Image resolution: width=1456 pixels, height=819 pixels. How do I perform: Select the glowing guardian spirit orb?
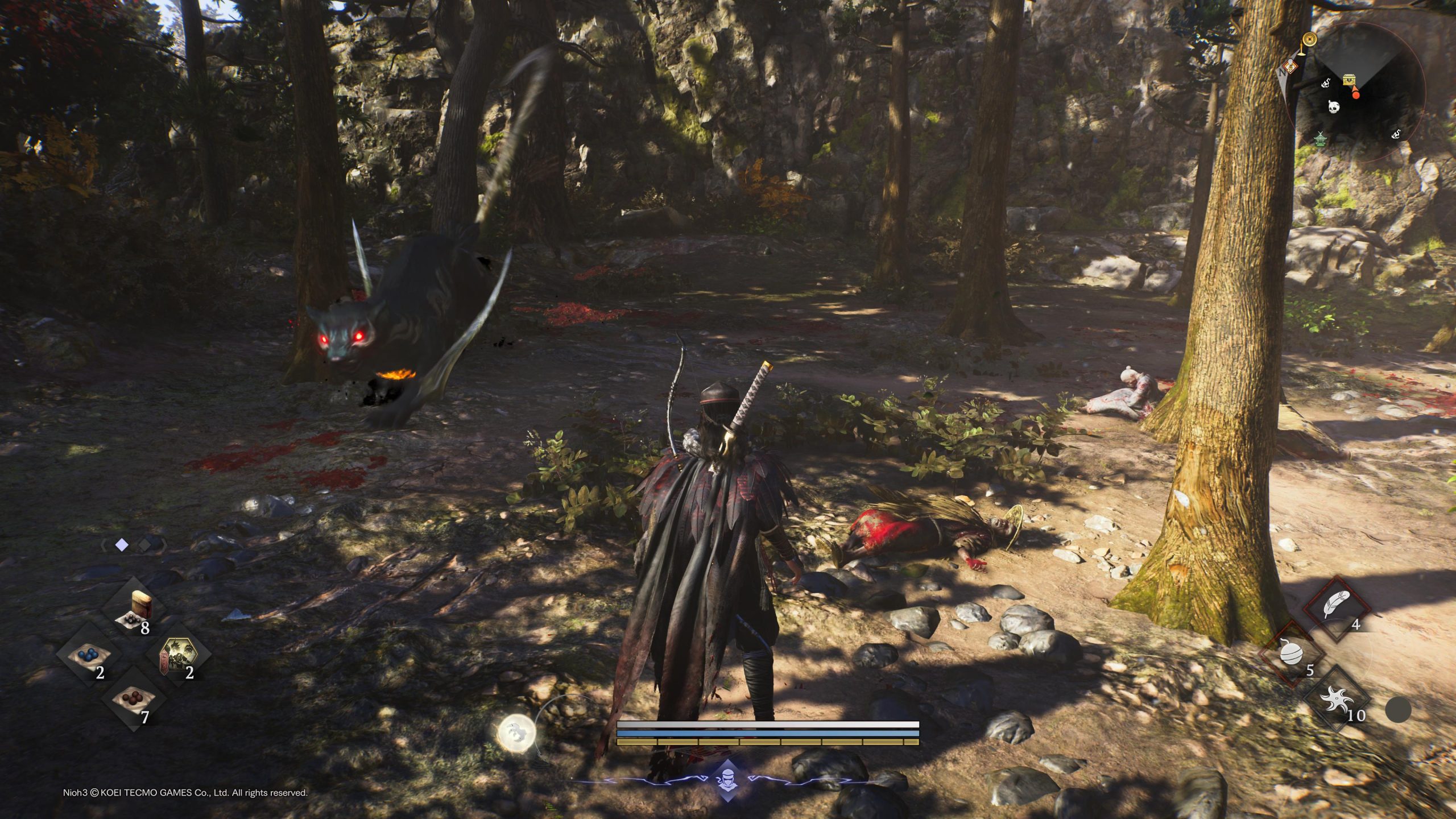coord(516,733)
